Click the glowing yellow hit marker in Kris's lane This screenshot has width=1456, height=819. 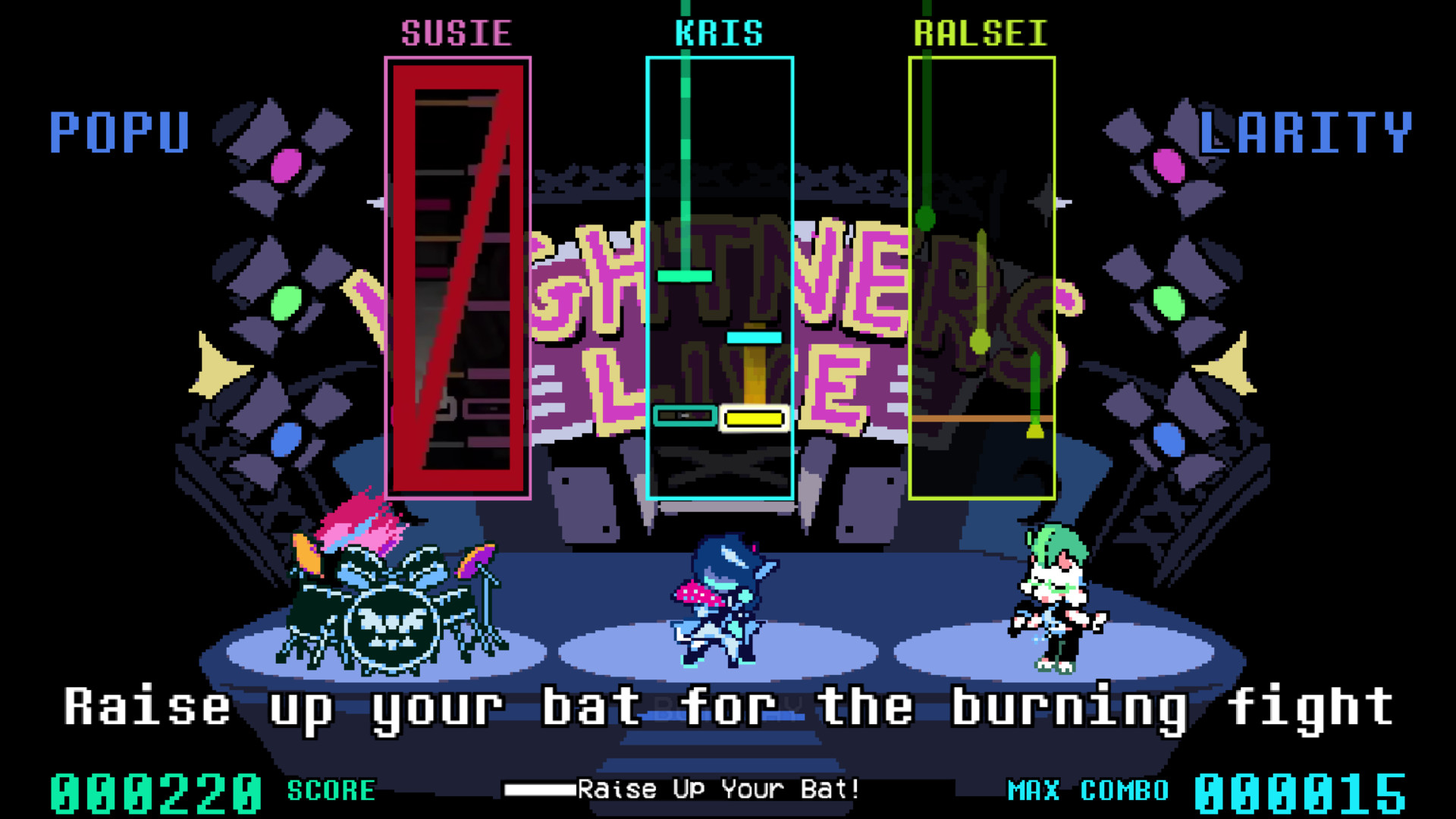[x=753, y=418]
